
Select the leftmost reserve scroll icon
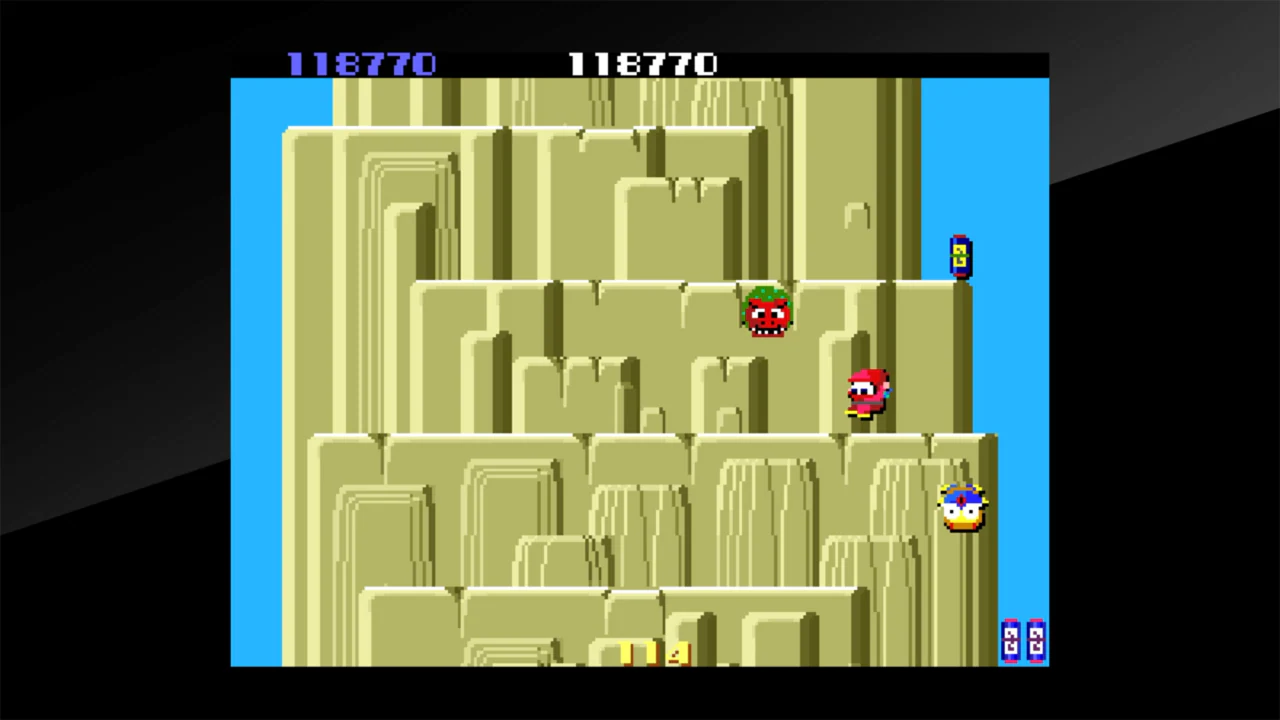(1010, 643)
